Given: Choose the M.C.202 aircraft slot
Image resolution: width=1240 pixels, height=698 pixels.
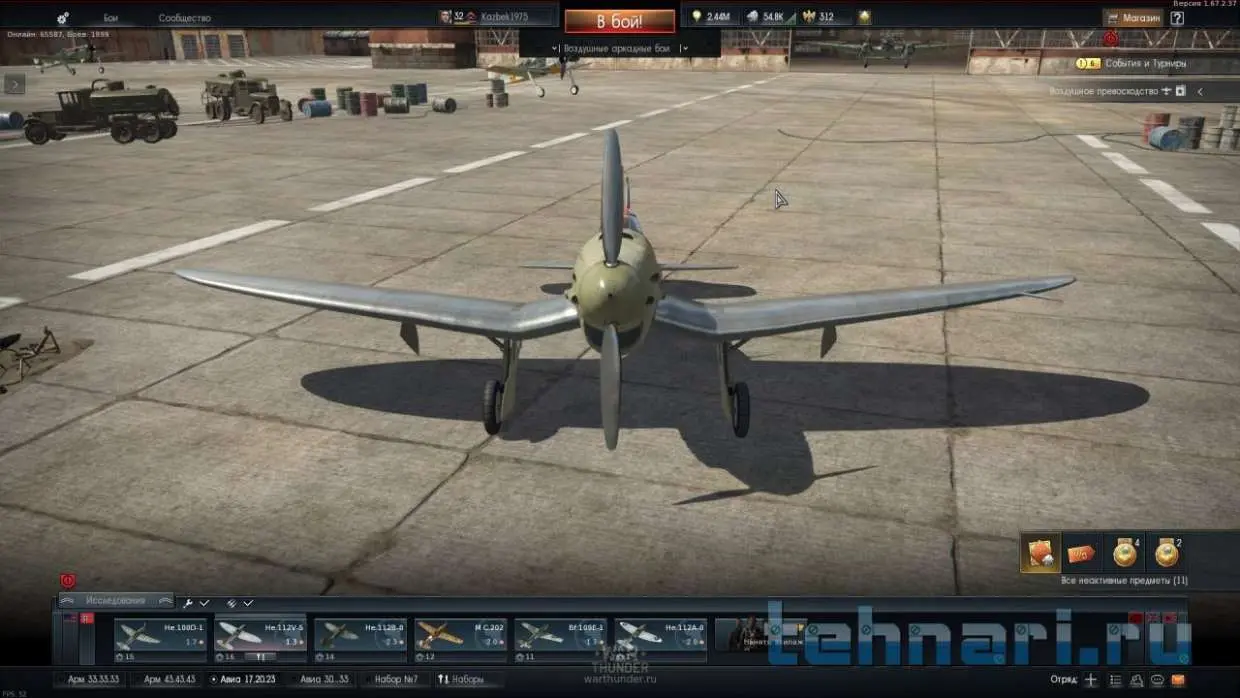Looking at the screenshot, I should 460,639.
